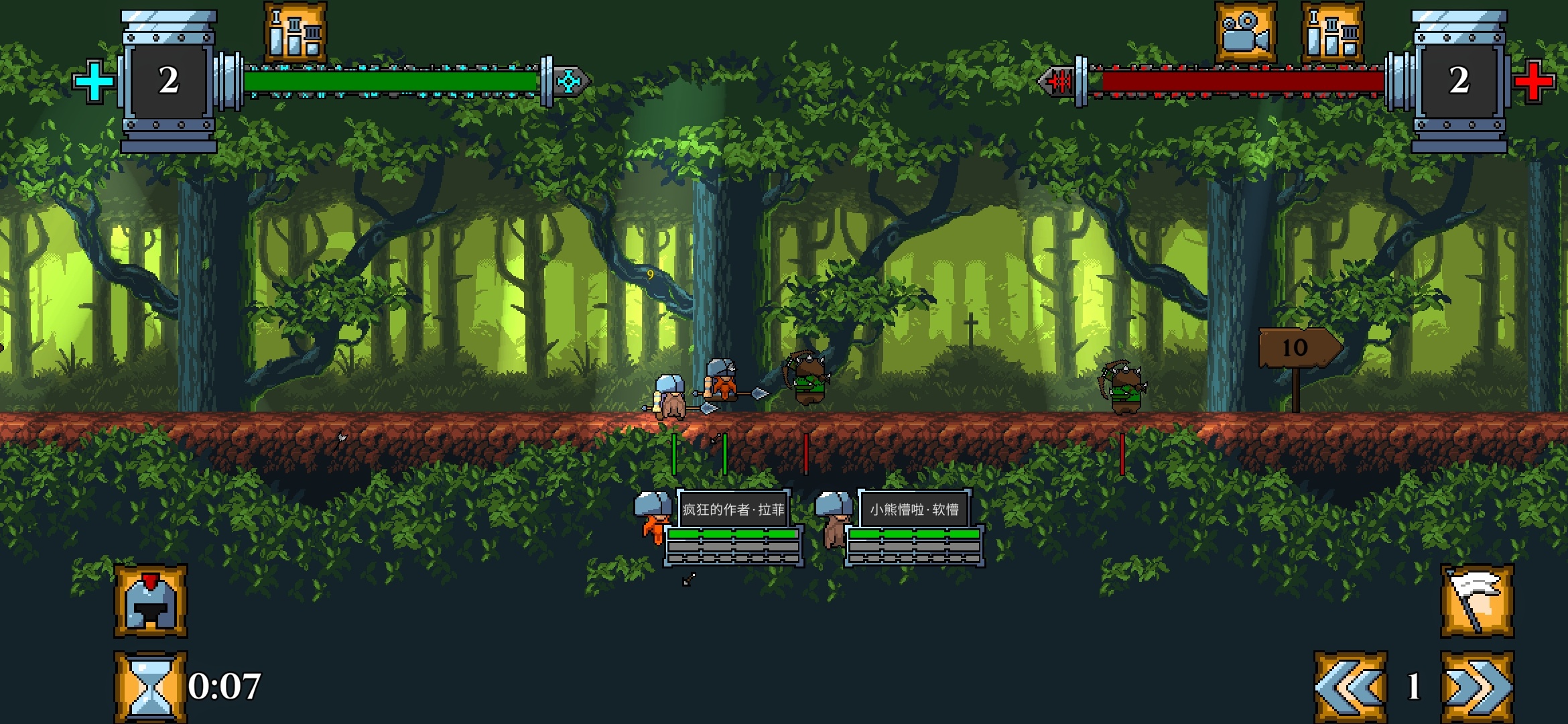Open the green team's stats chart icon
Image resolution: width=1568 pixels, height=724 pixels.
click(296, 33)
